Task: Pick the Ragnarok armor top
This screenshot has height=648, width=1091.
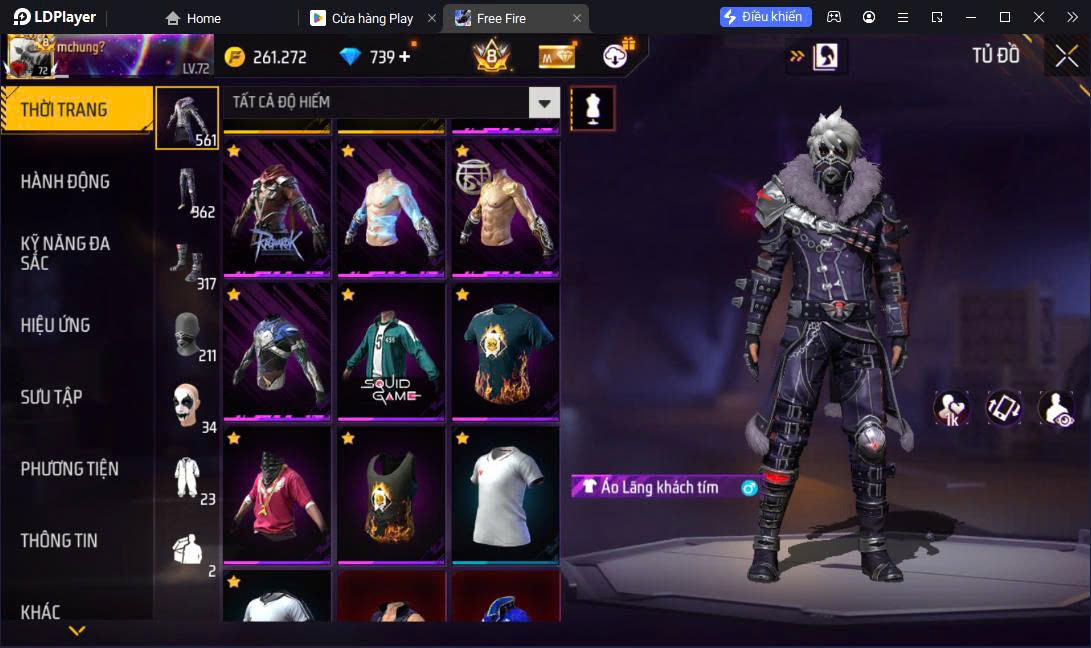Action: (x=277, y=208)
